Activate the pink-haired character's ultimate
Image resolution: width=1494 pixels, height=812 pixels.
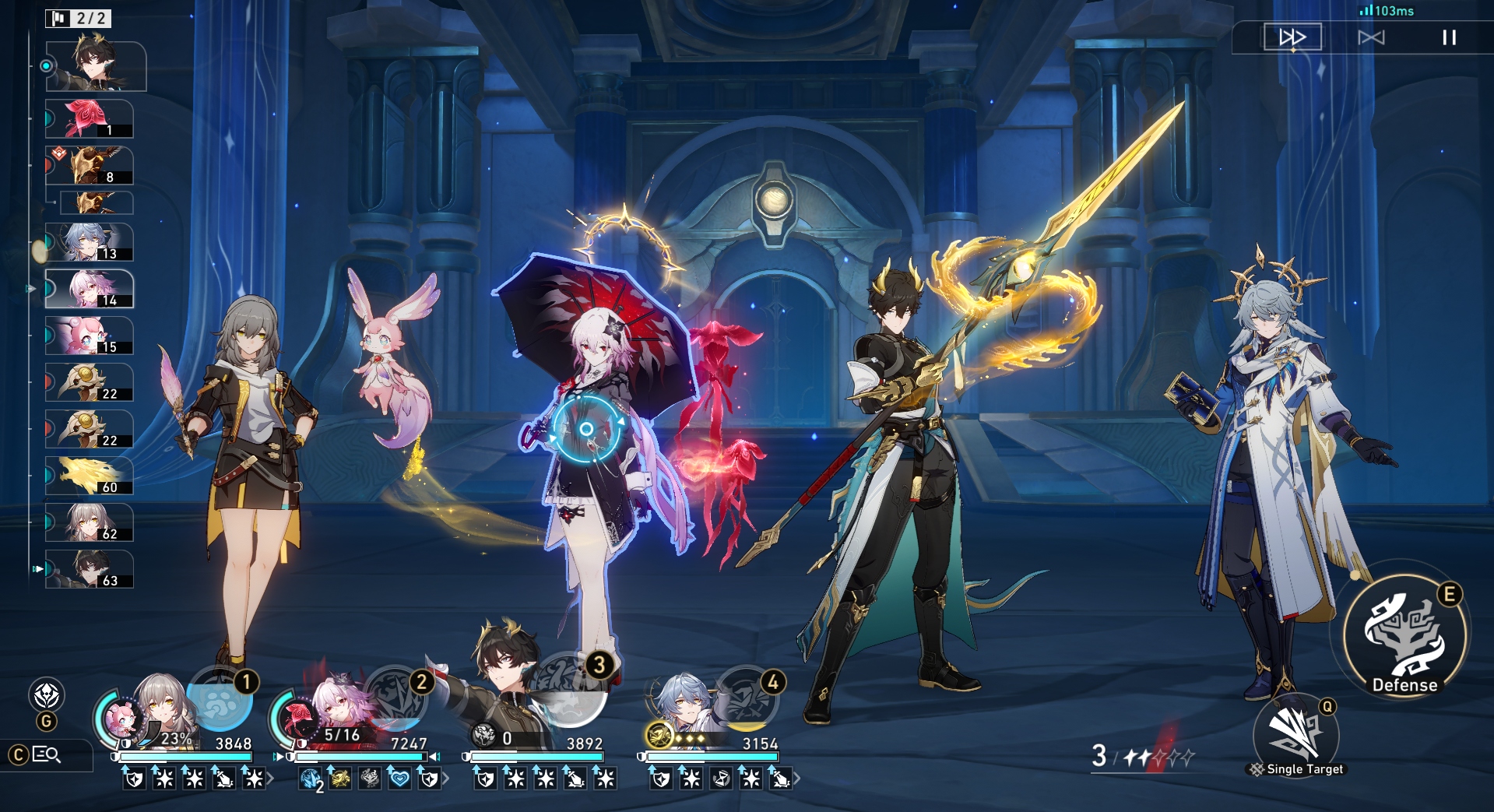[395, 698]
